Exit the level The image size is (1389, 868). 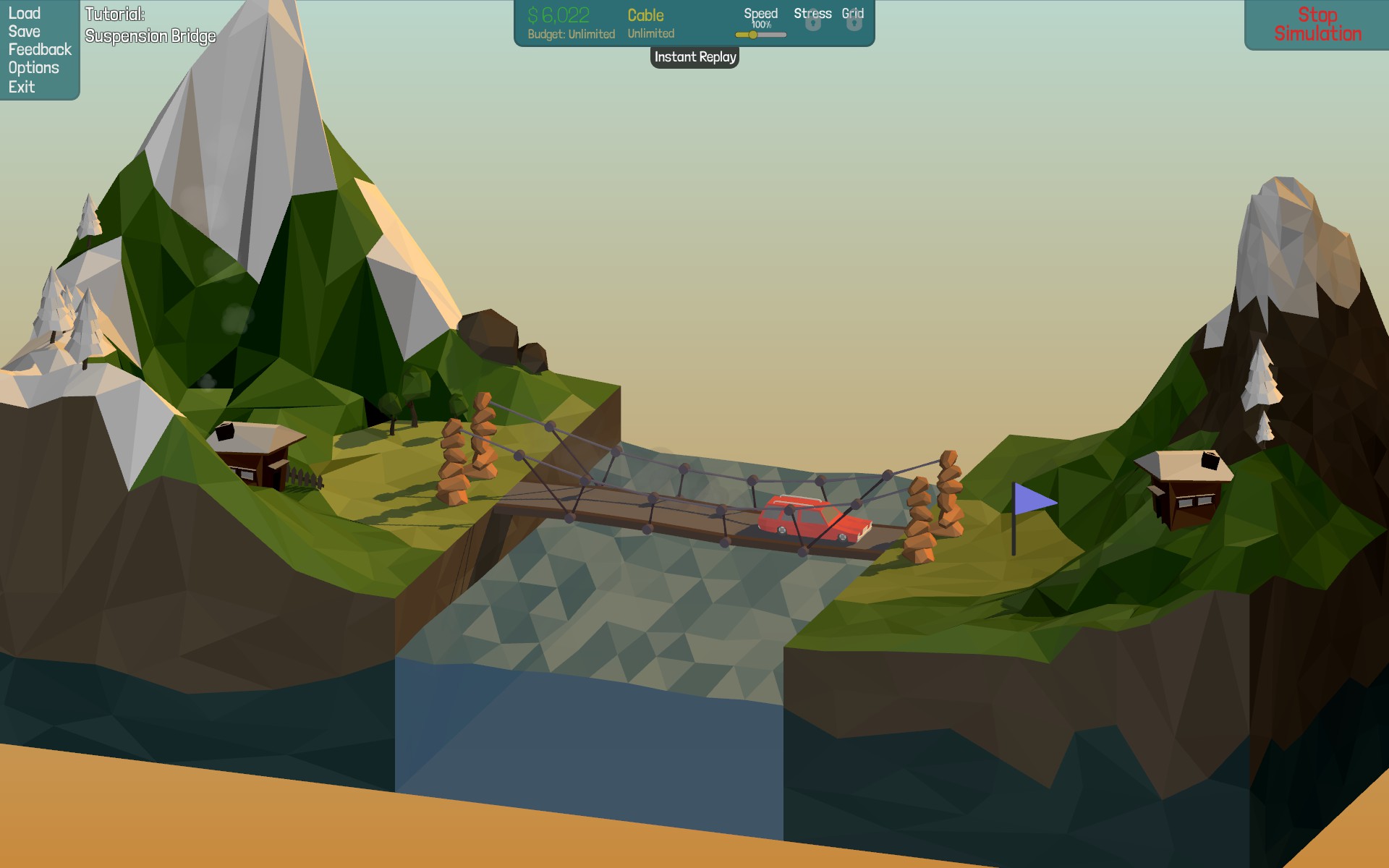[22, 87]
